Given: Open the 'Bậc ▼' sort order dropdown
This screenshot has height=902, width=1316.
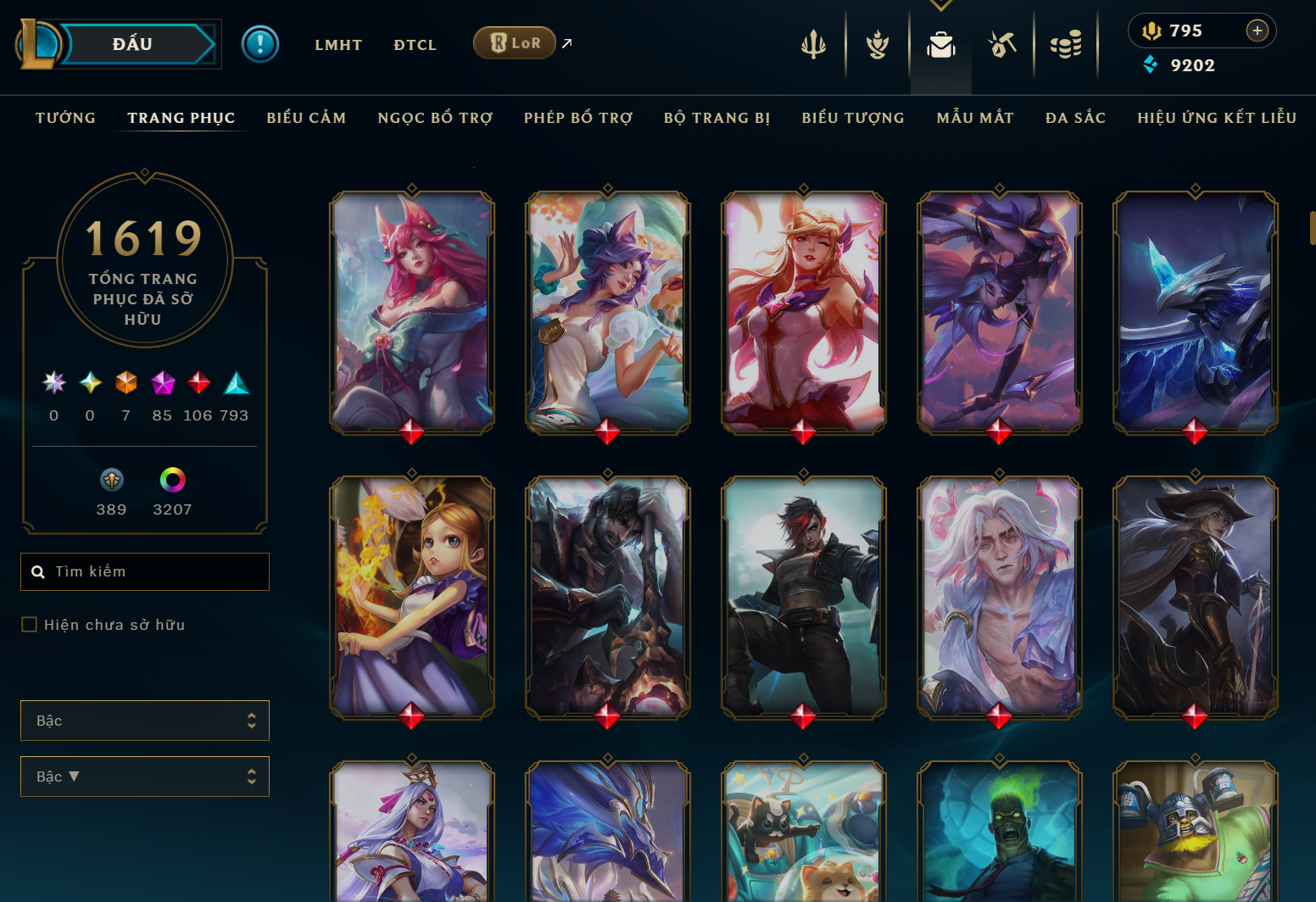Looking at the screenshot, I should tap(144, 776).
